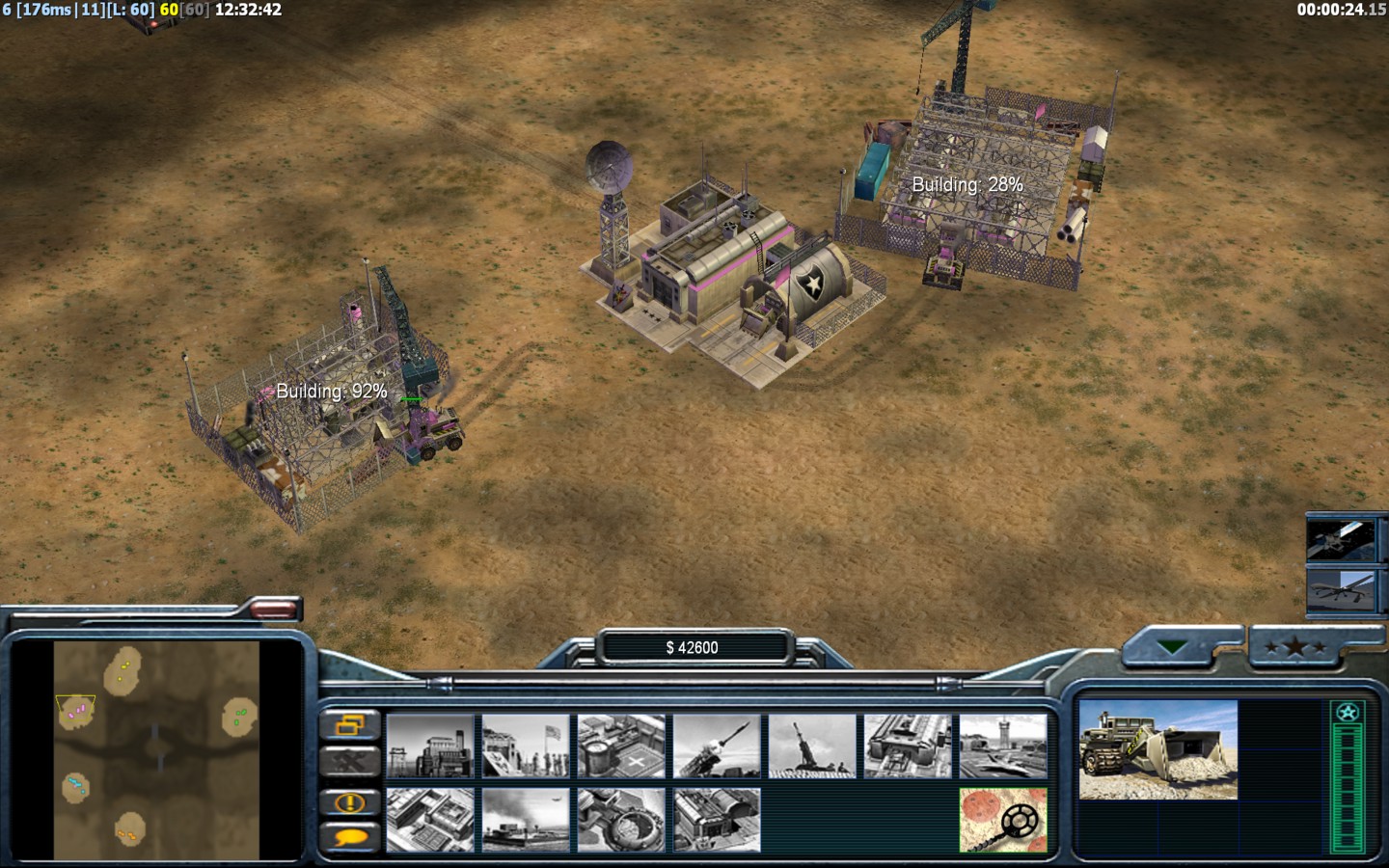Build the Cold Fusion Reactor power plant
This screenshot has height=868, width=1389.
430,746
